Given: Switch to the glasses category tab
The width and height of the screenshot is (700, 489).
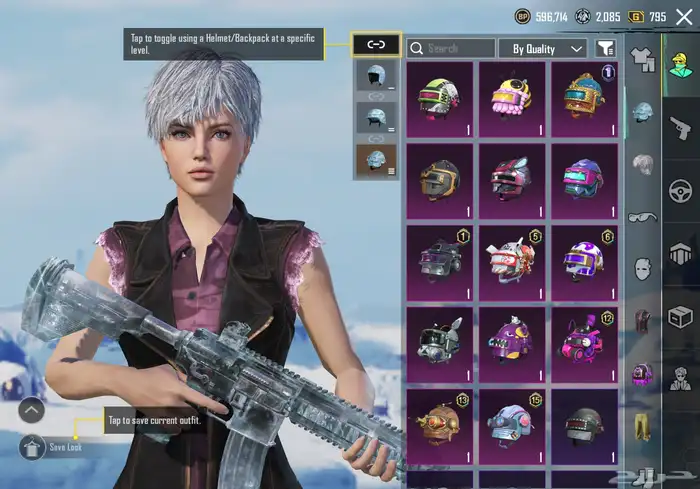Looking at the screenshot, I should pyautogui.click(x=641, y=217).
